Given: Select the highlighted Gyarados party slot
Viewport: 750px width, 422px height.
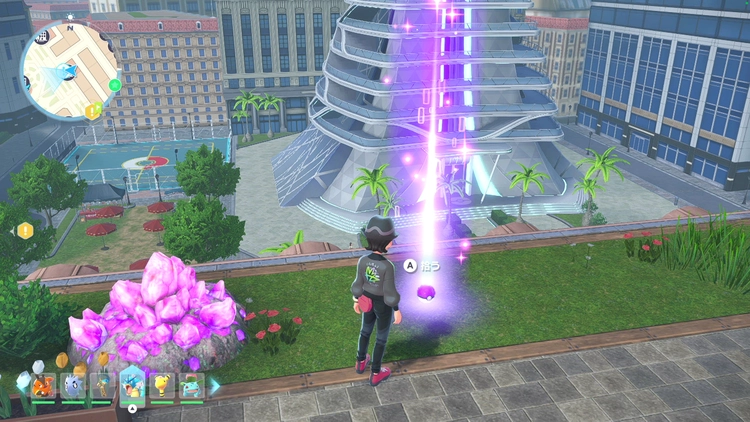Looking at the screenshot, I should (132, 383).
